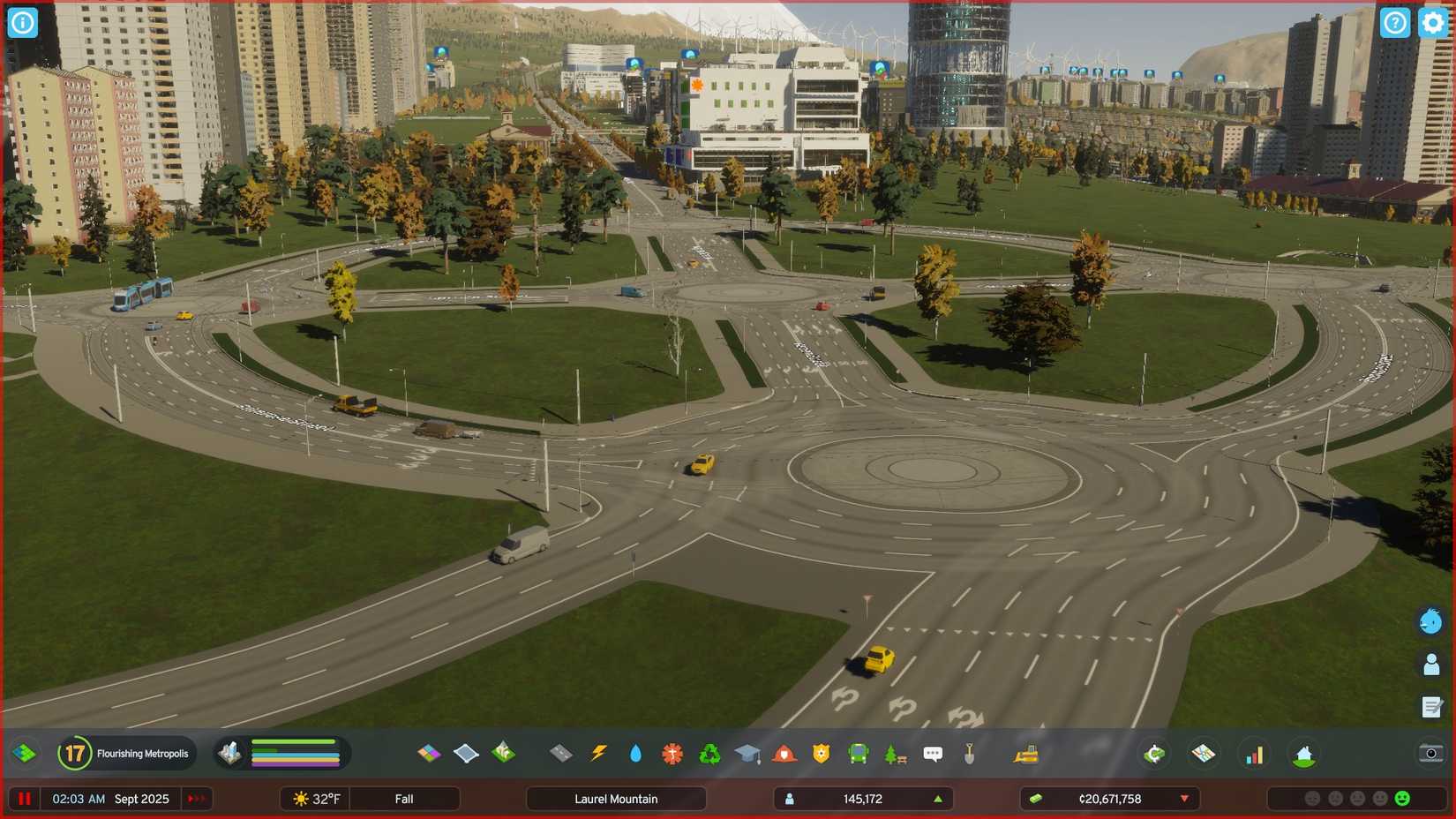Open the population growth indicator
The height and width of the screenshot is (819, 1456).
click(938, 799)
